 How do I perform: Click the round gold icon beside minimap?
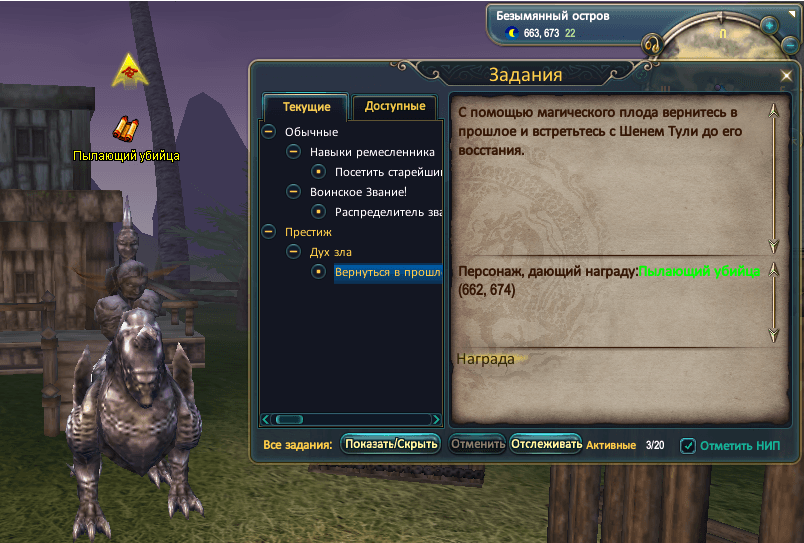click(651, 45)
